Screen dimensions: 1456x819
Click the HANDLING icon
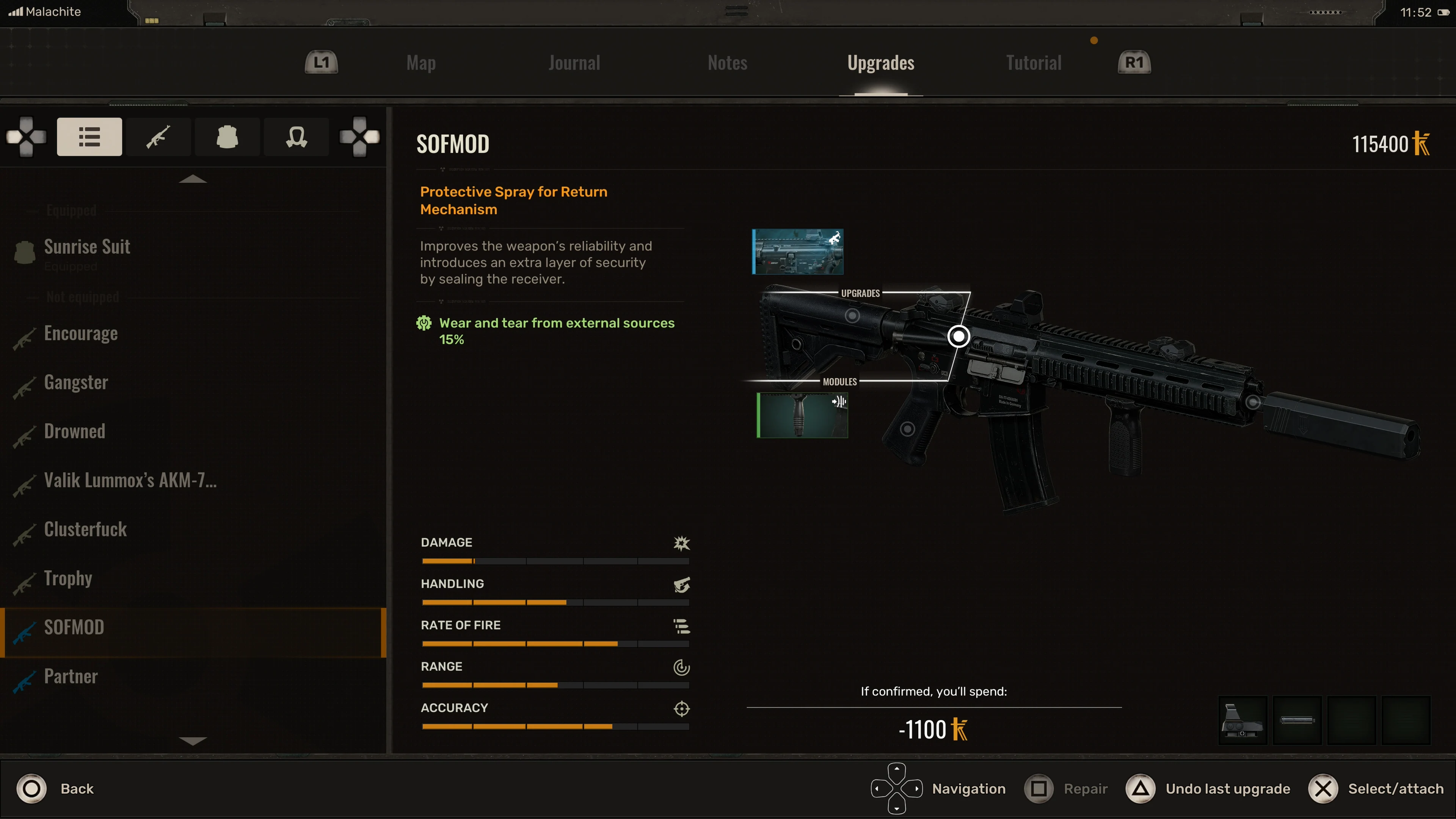682,585
